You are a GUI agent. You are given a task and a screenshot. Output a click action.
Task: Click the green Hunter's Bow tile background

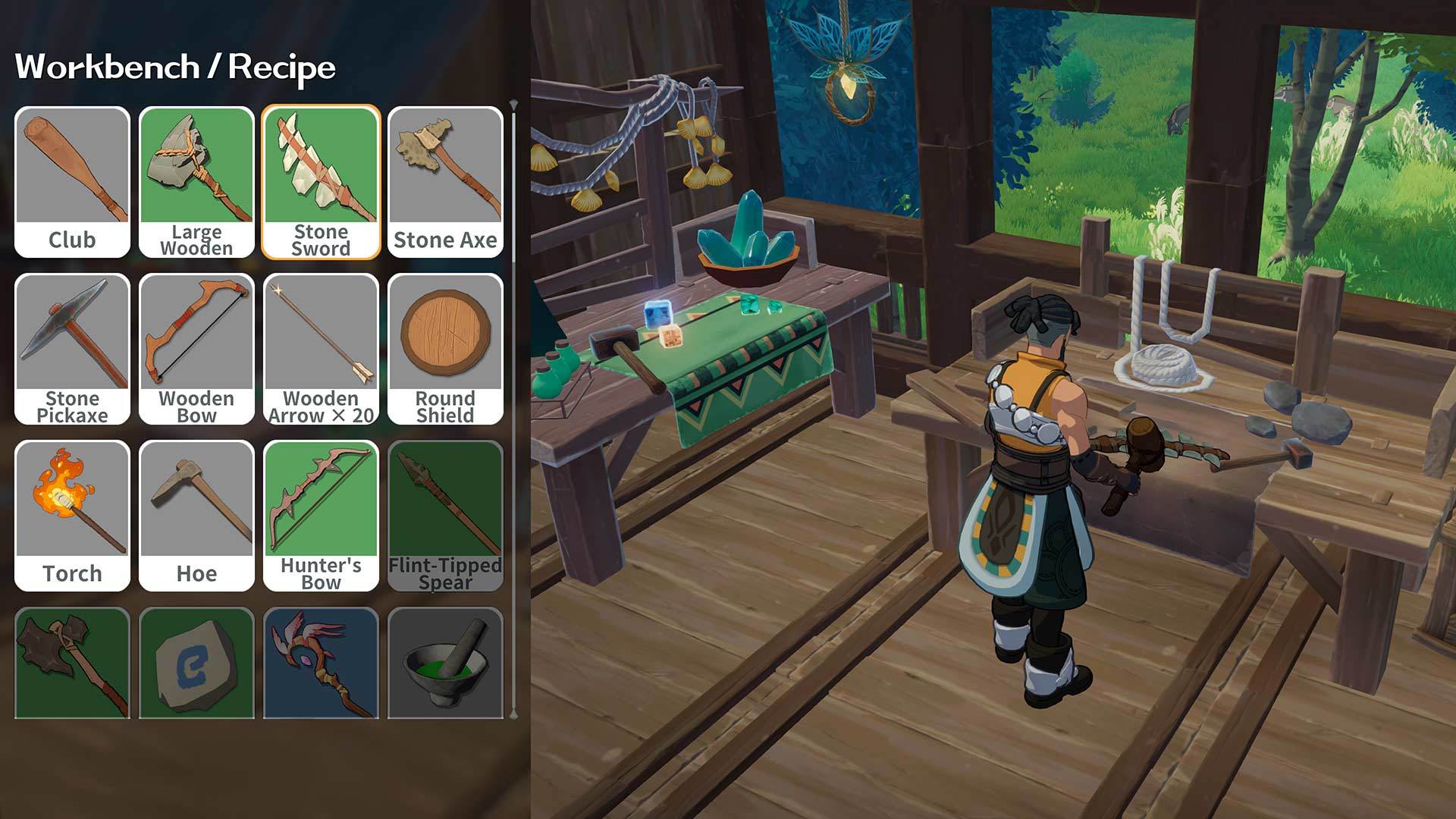[322, 493]
